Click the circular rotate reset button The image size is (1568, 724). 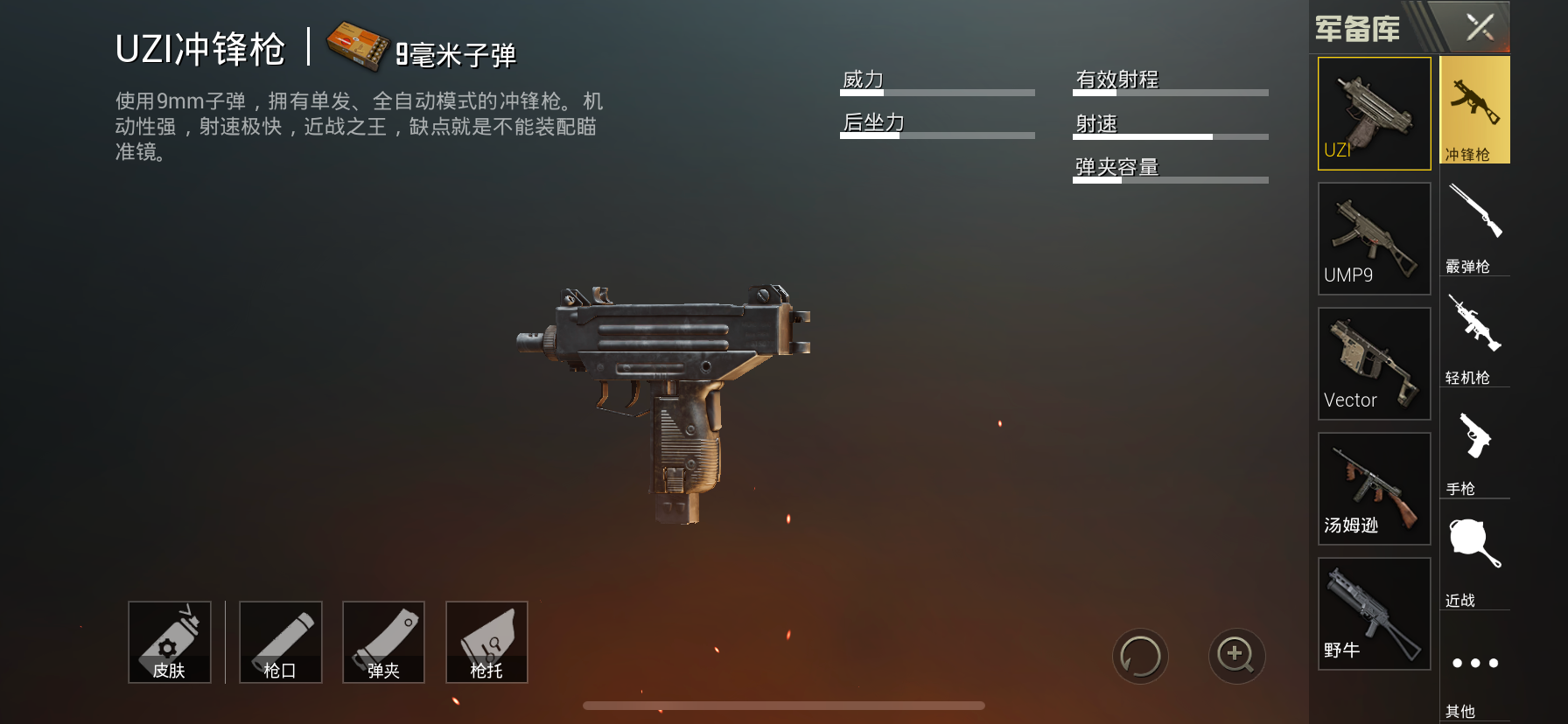click(1140, 656)
